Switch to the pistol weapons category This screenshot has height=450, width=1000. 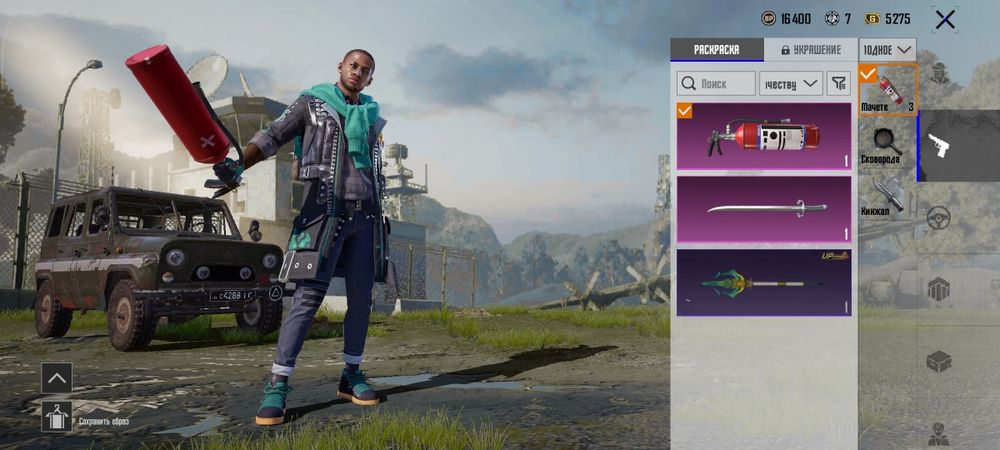[x=938, y=146]
